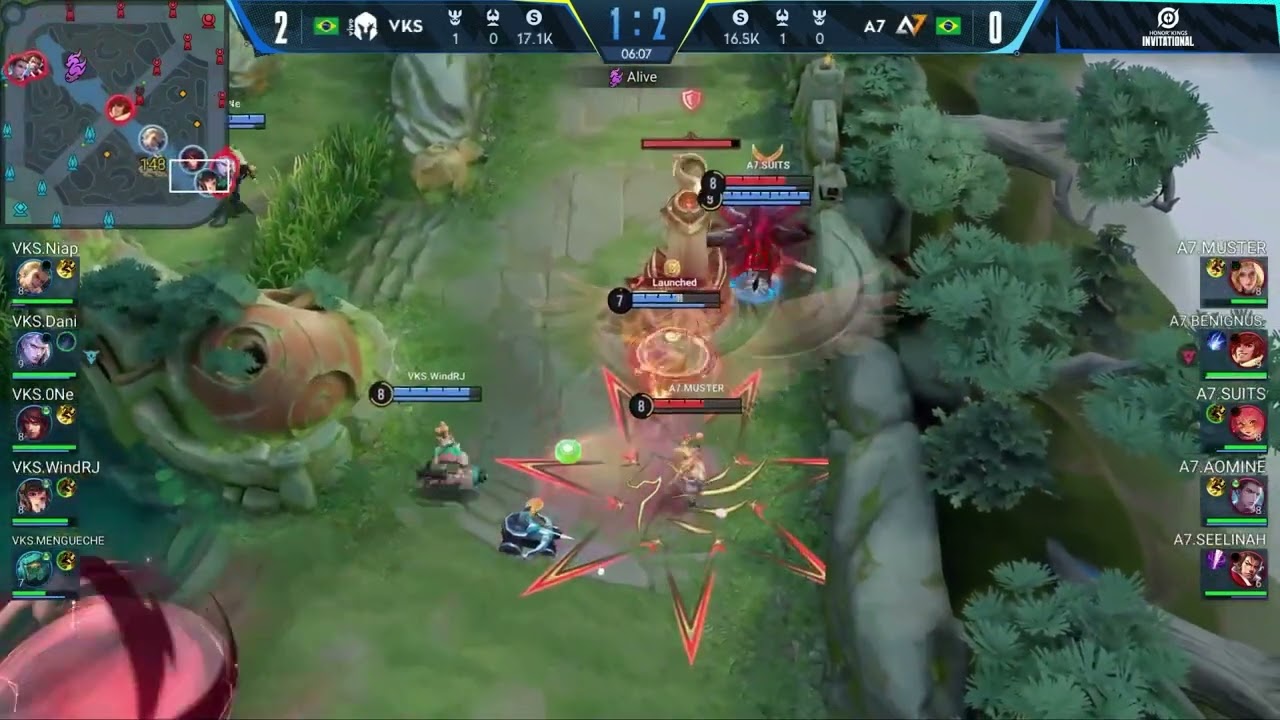Screen dimensions: 1280x720
Task: Open A7.SEELINAH's hero portrait
Action: tap(1248, 570)
